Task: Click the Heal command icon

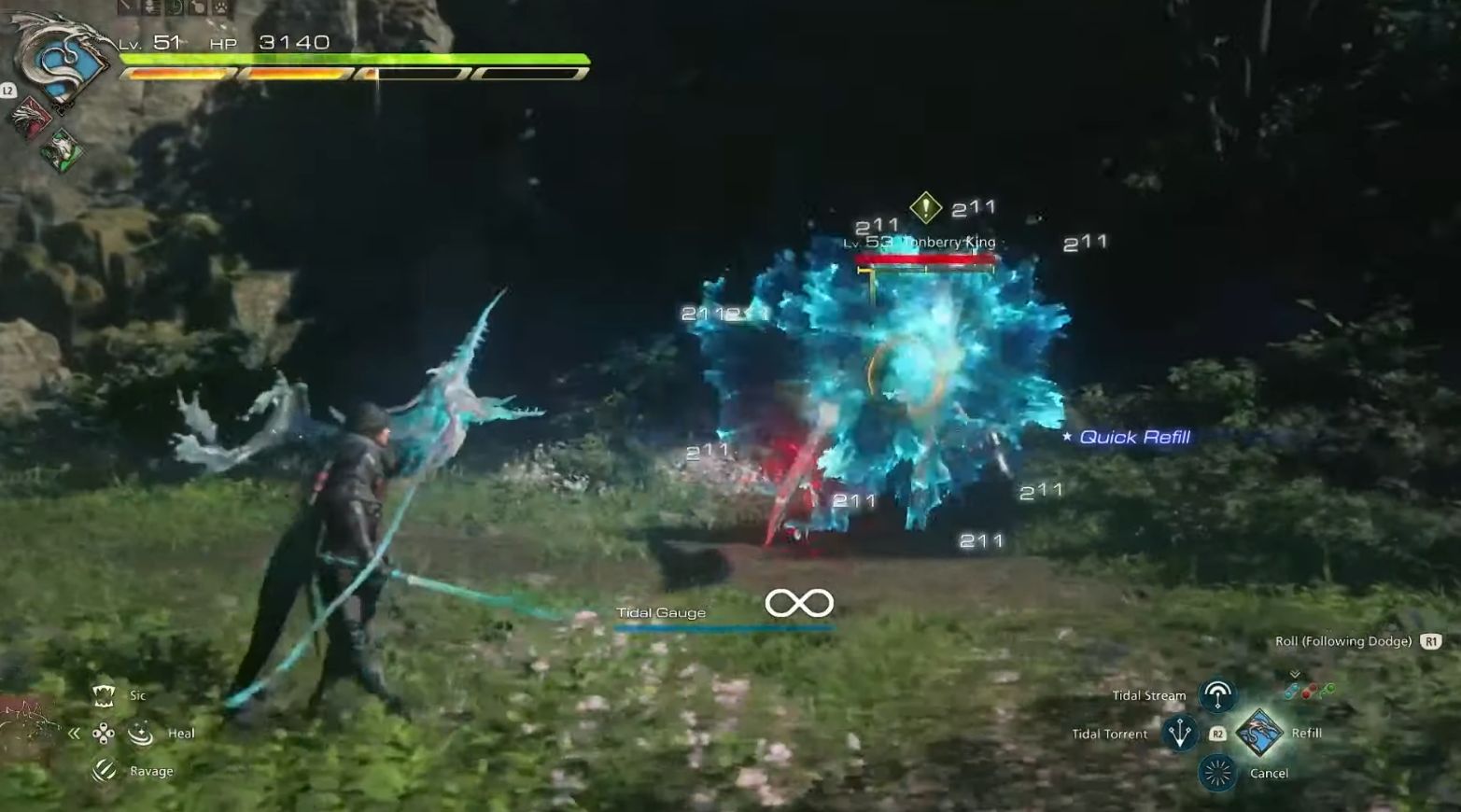Action: click(x=139, y=734)
